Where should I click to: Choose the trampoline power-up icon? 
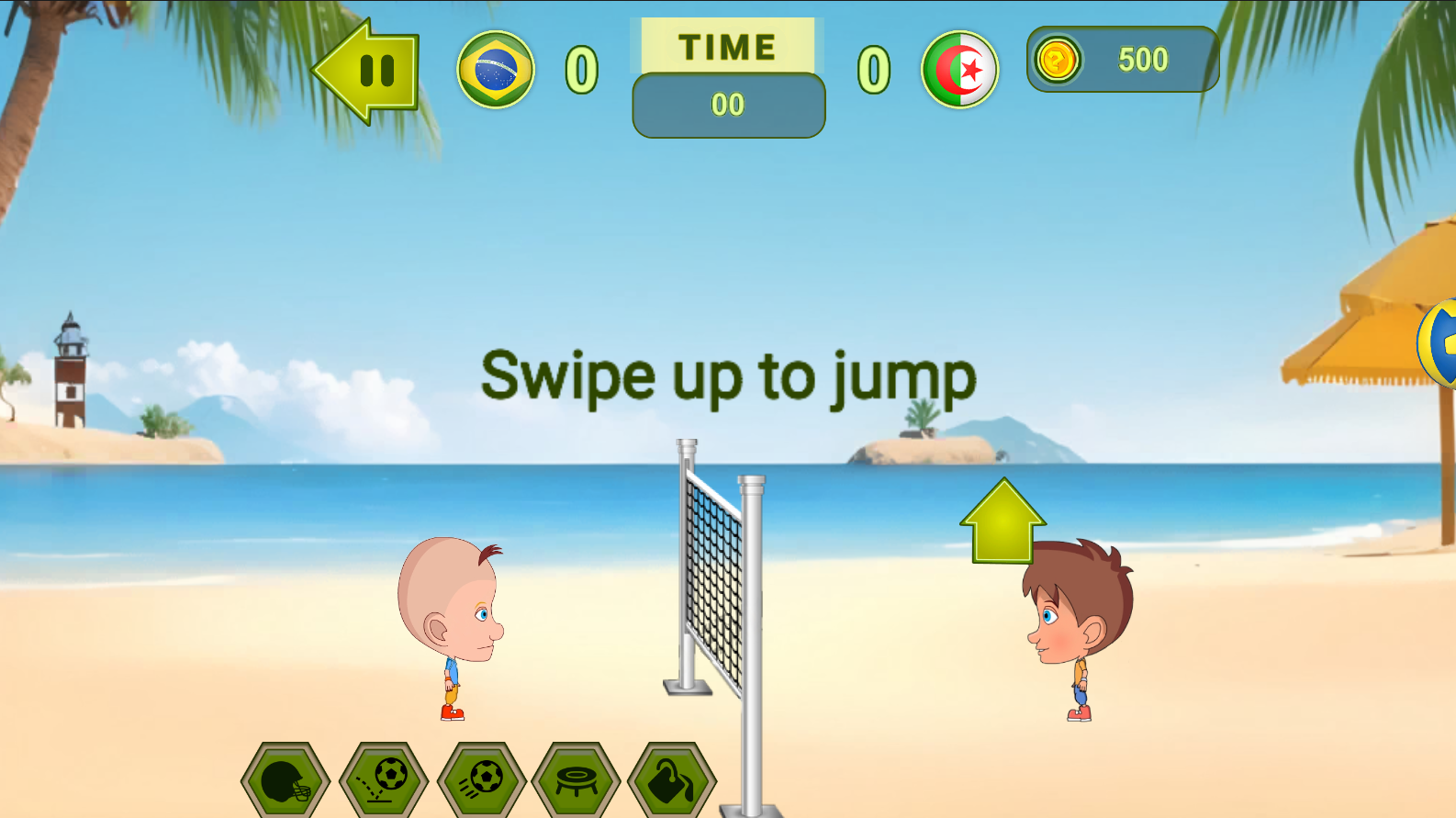576,780
